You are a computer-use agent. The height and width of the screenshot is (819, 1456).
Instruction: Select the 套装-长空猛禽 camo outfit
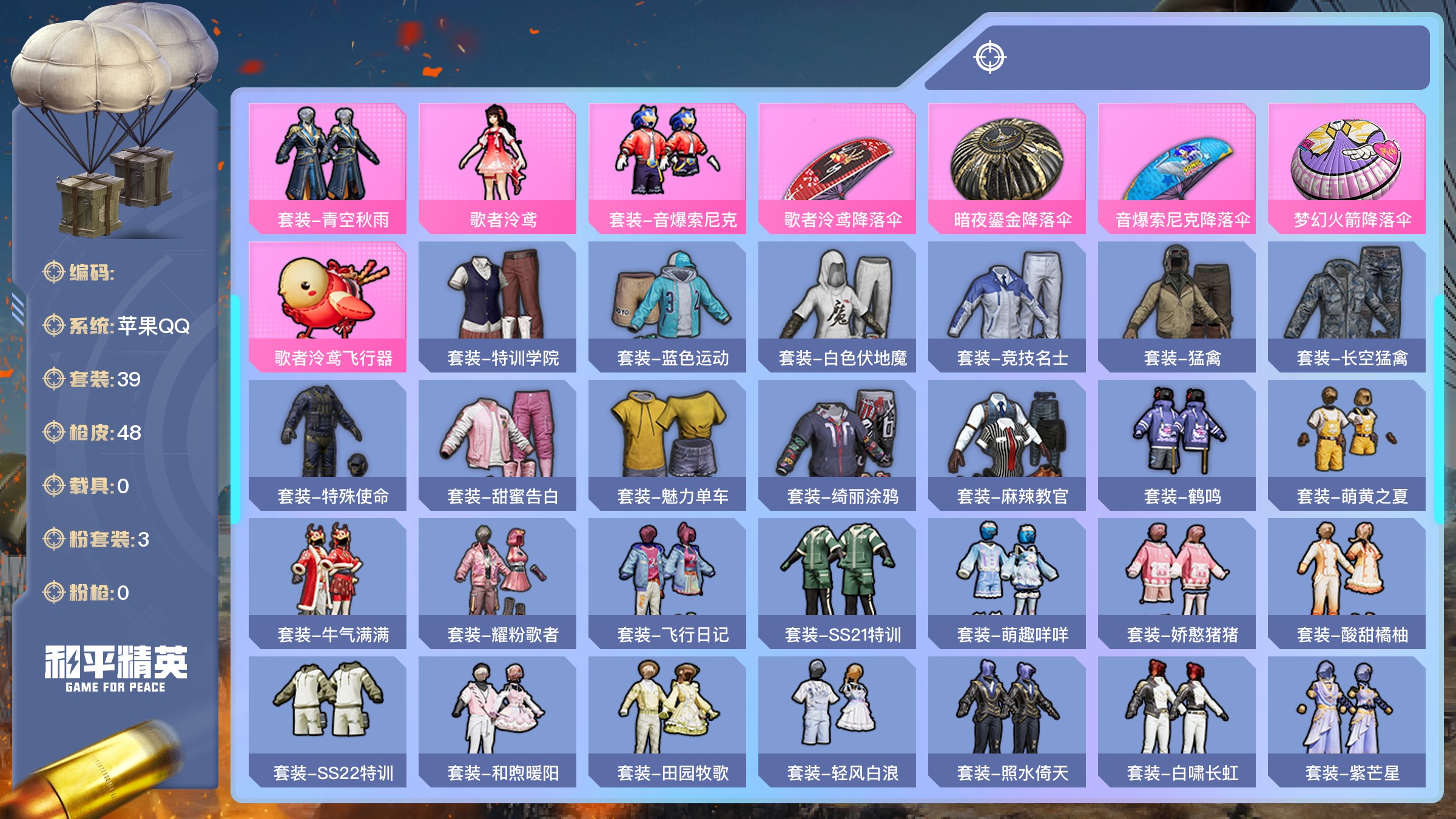1347,306
